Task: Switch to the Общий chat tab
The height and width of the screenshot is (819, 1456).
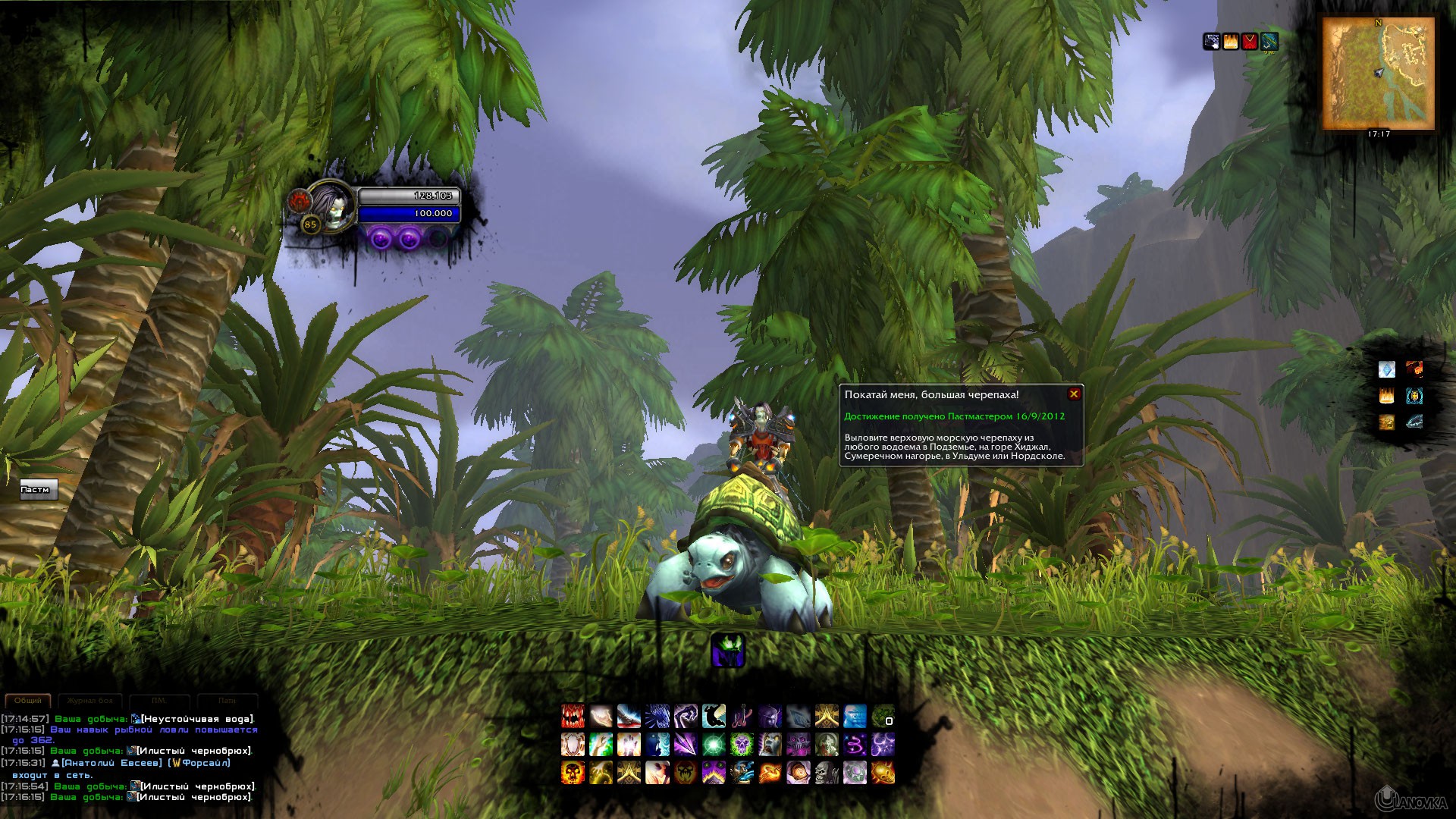Action: [x=28, y=701]
